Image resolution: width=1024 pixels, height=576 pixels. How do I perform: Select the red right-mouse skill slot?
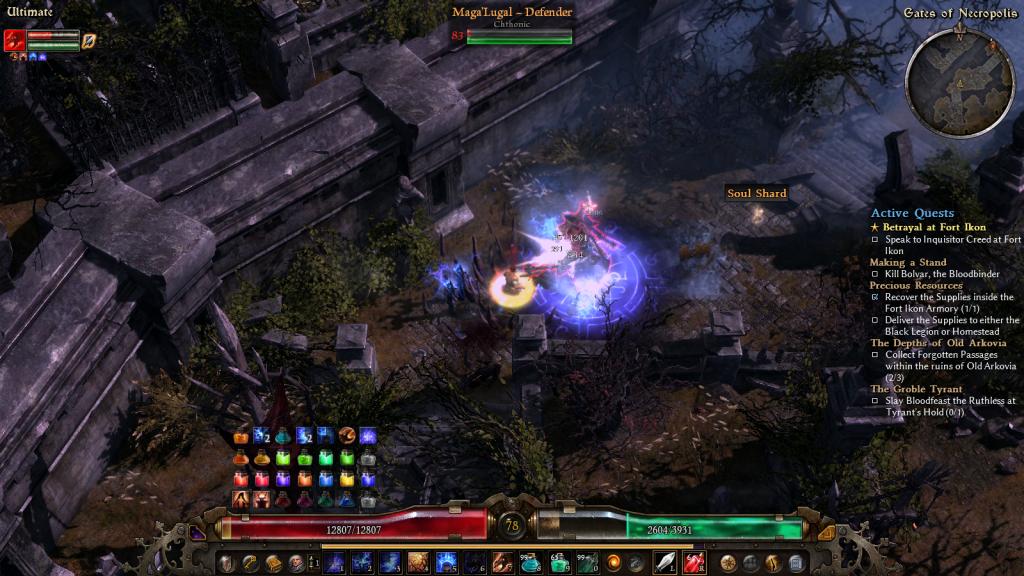pos(693,562)
